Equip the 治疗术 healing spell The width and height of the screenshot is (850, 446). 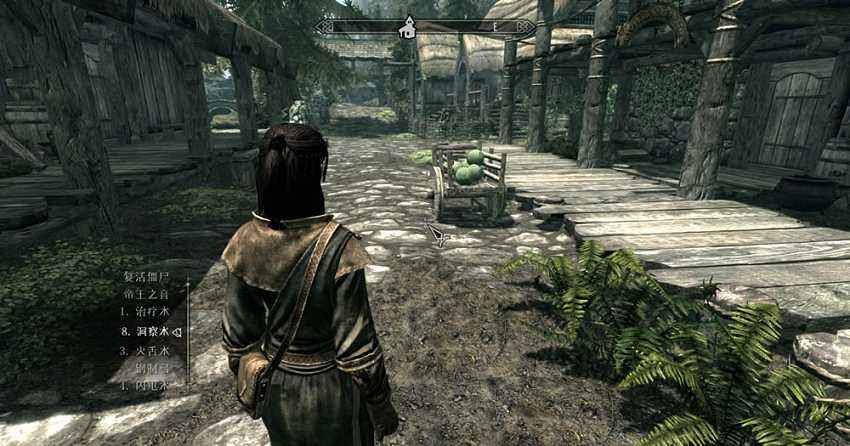tap(150, 311)
